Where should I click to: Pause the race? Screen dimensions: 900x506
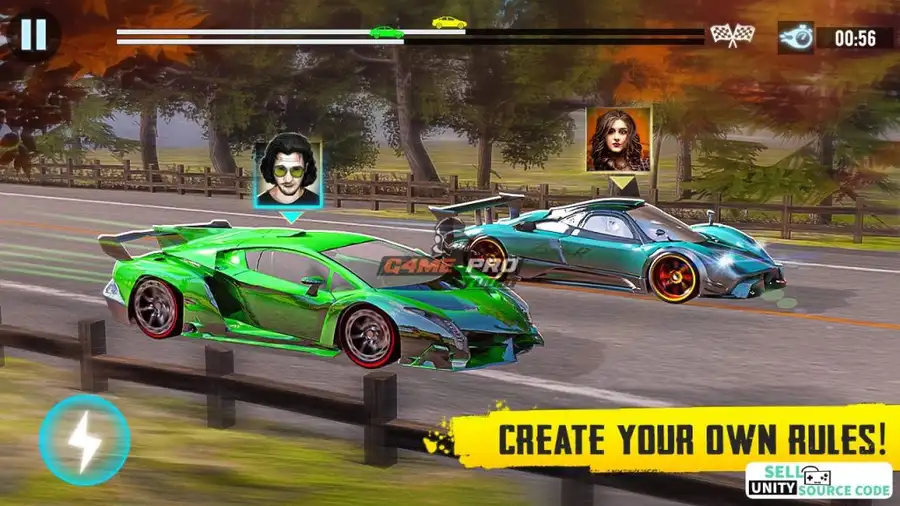[34, 35]
